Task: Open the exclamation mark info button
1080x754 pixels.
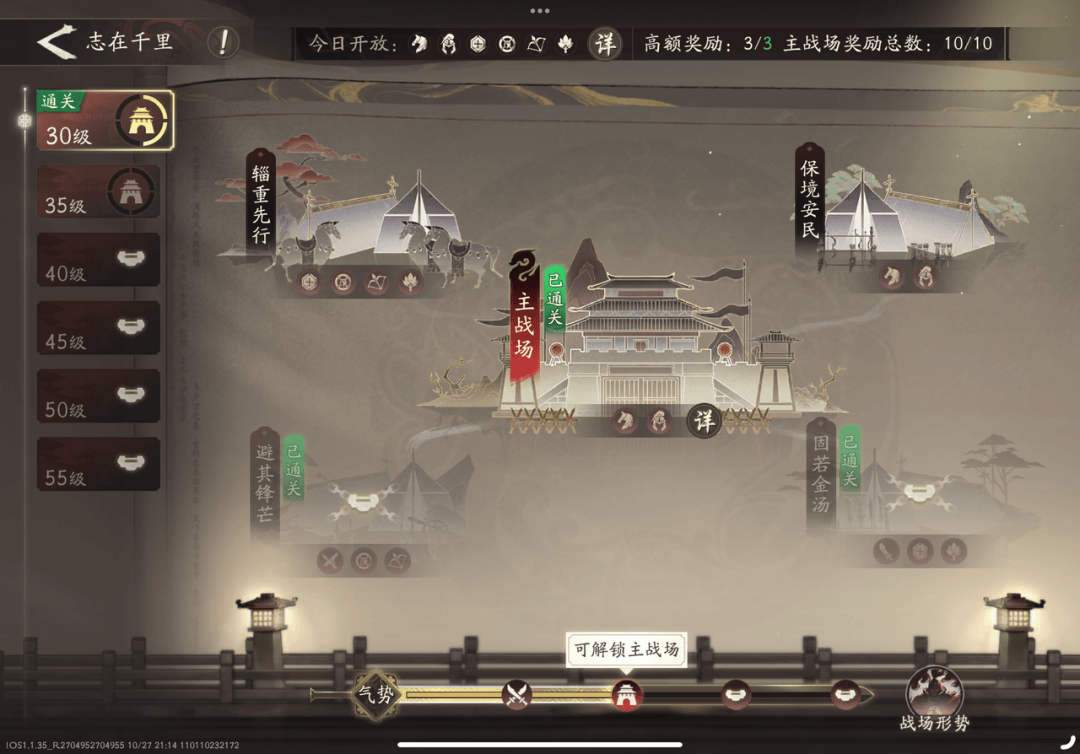Action: coord(223,43)
